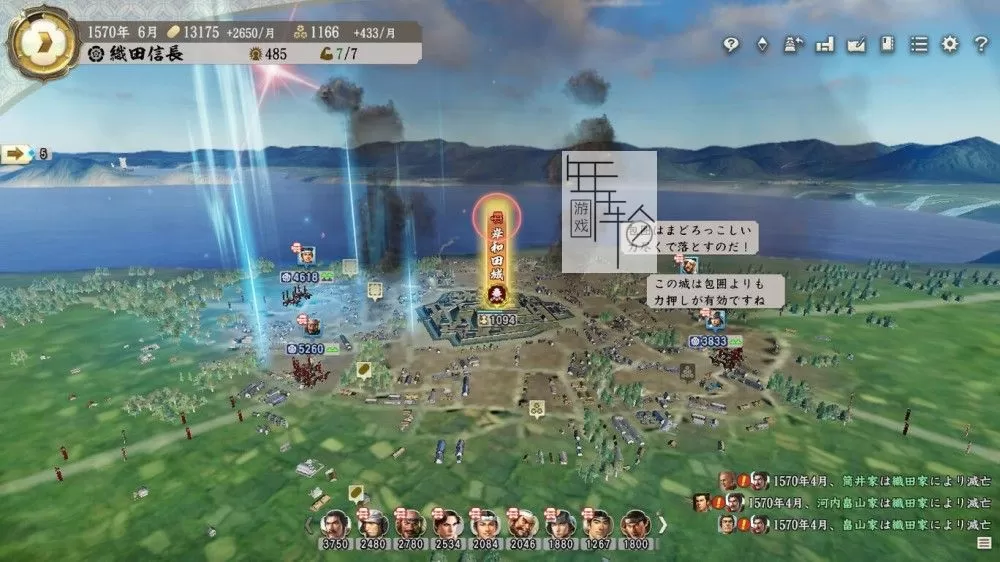Expand the event log list icon
Viewport: 1000px width, 562px height.
(x=984, y=541)
